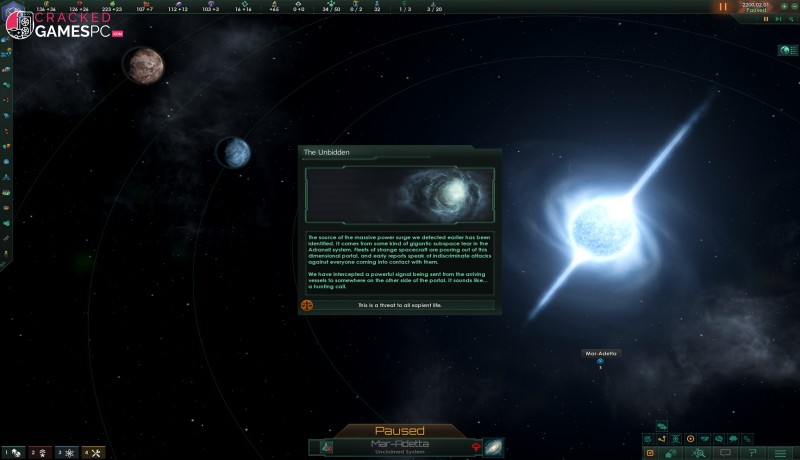Click the Mar-Adetta star label marker
The width and height of the screenshot is (800, 460).
[601, 354]
